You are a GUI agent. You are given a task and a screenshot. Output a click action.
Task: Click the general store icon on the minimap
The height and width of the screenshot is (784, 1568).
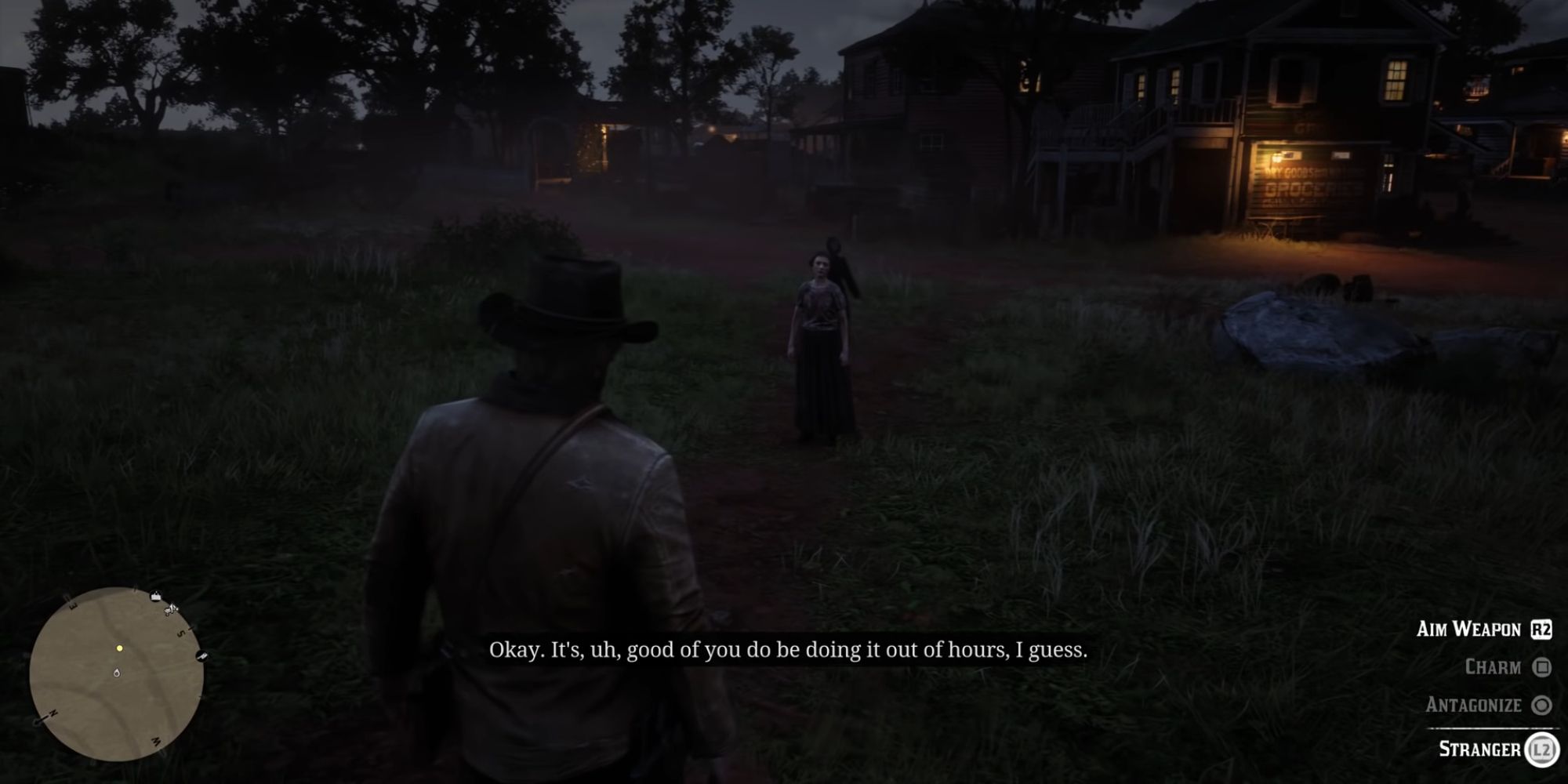(155, 595)
